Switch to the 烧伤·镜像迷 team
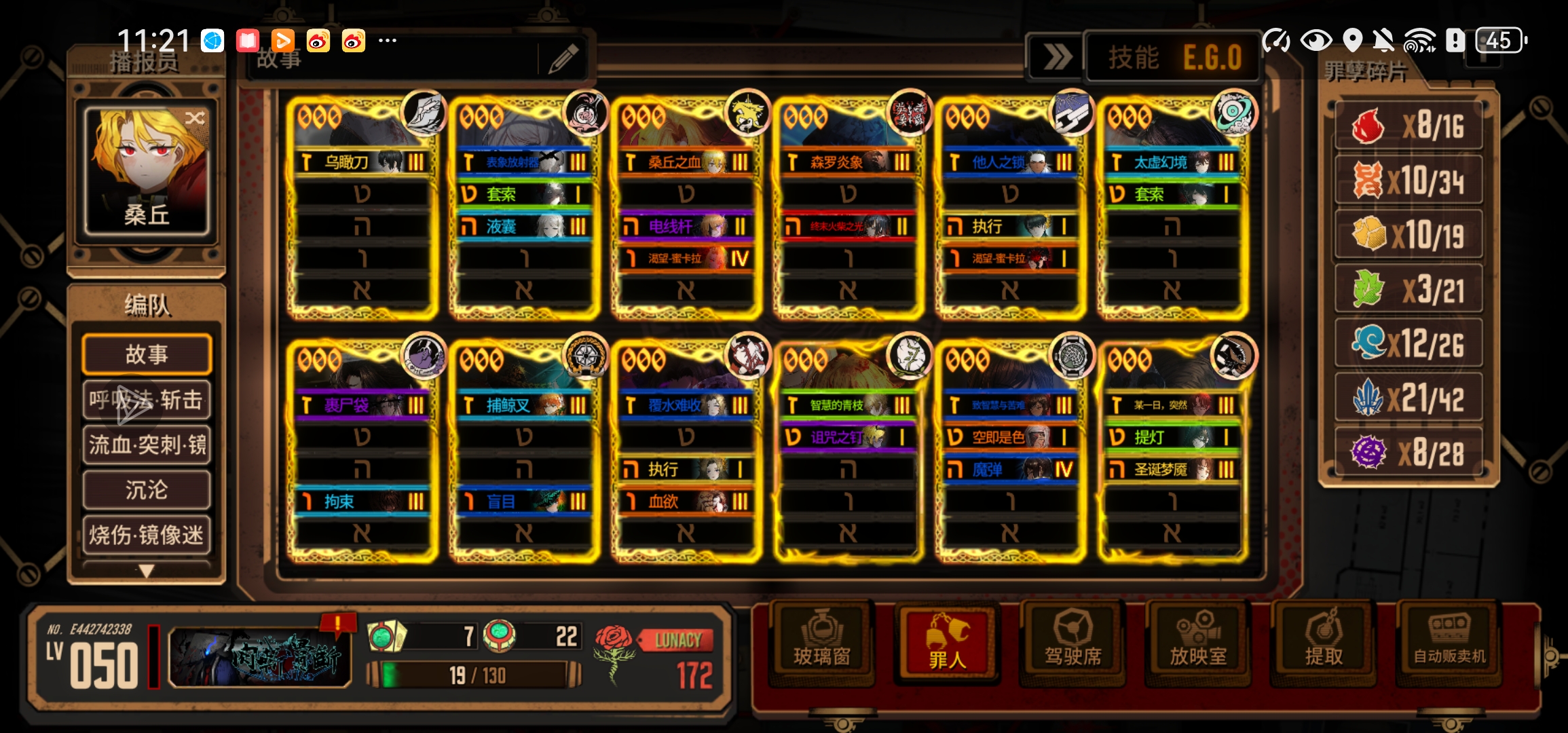This screenshot has width=1568, height=733. 147,535
